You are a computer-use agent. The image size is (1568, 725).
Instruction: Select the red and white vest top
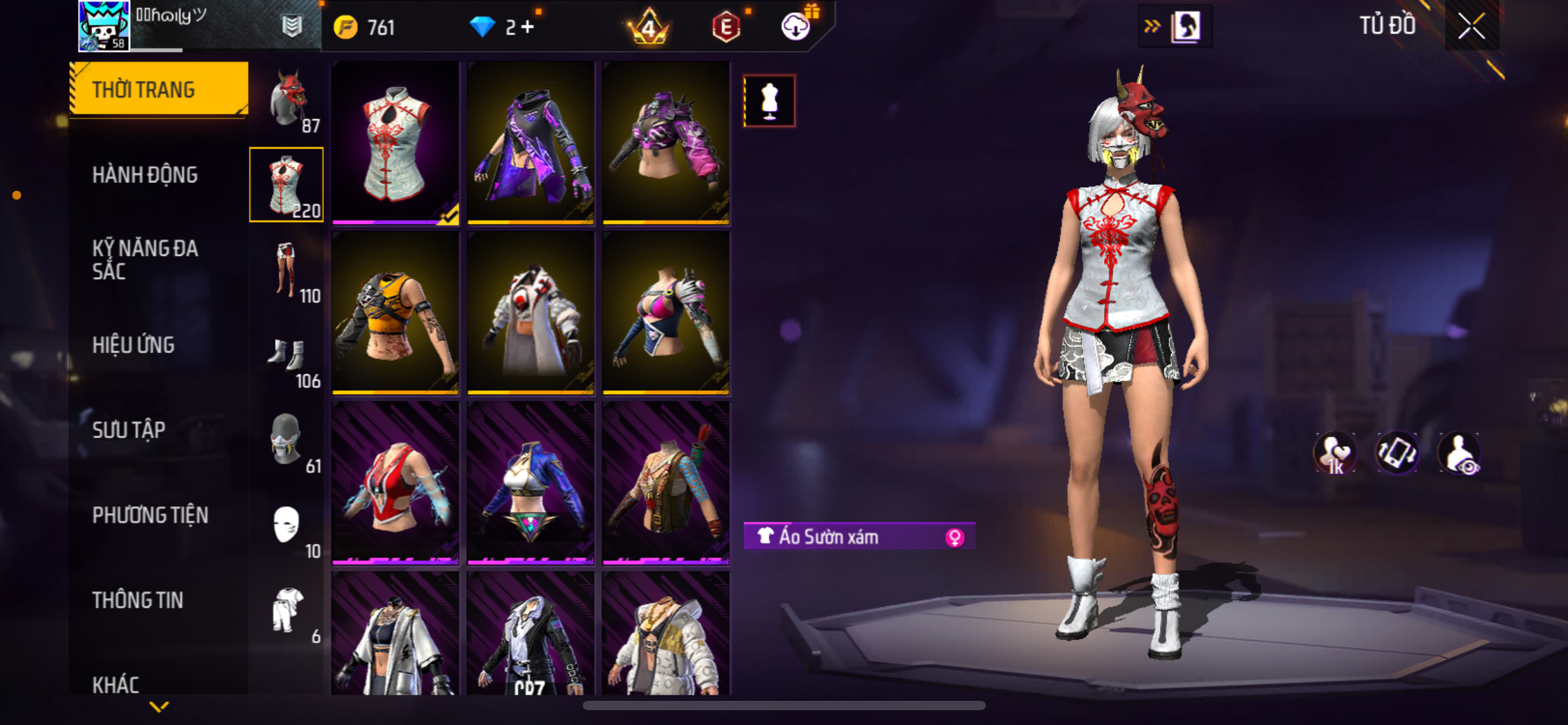pyautogui.click(x=395, y=484)
